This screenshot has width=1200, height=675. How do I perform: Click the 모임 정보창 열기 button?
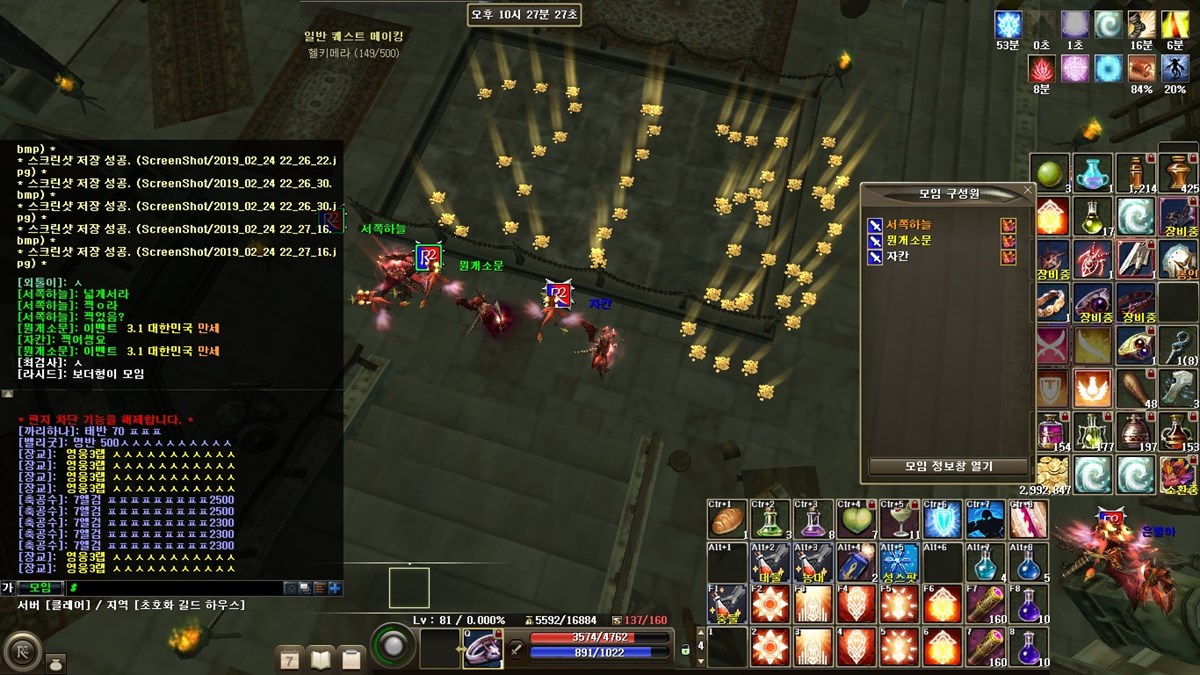[948, 466]
